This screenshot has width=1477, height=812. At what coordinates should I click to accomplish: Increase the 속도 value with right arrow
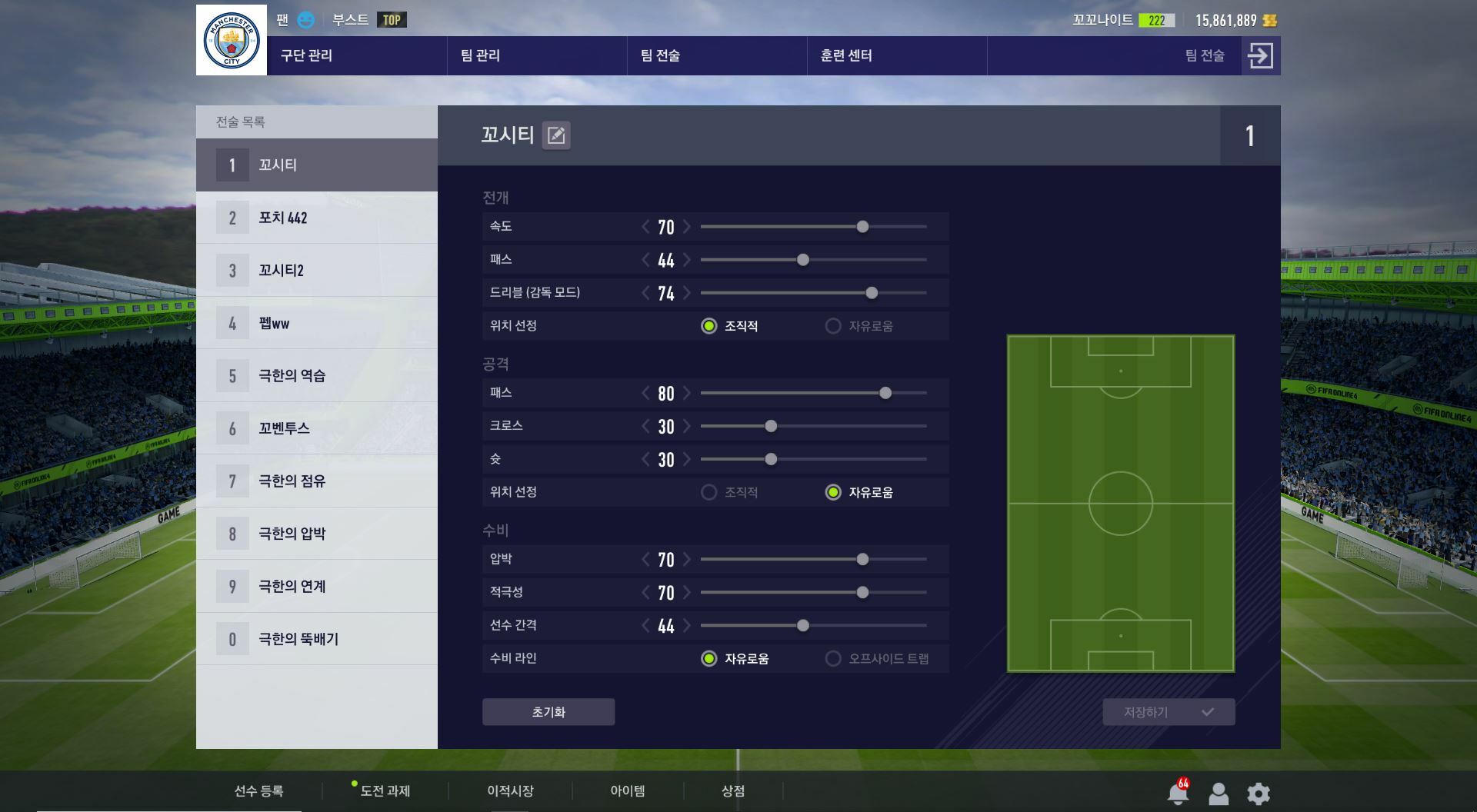pos(687,227)
